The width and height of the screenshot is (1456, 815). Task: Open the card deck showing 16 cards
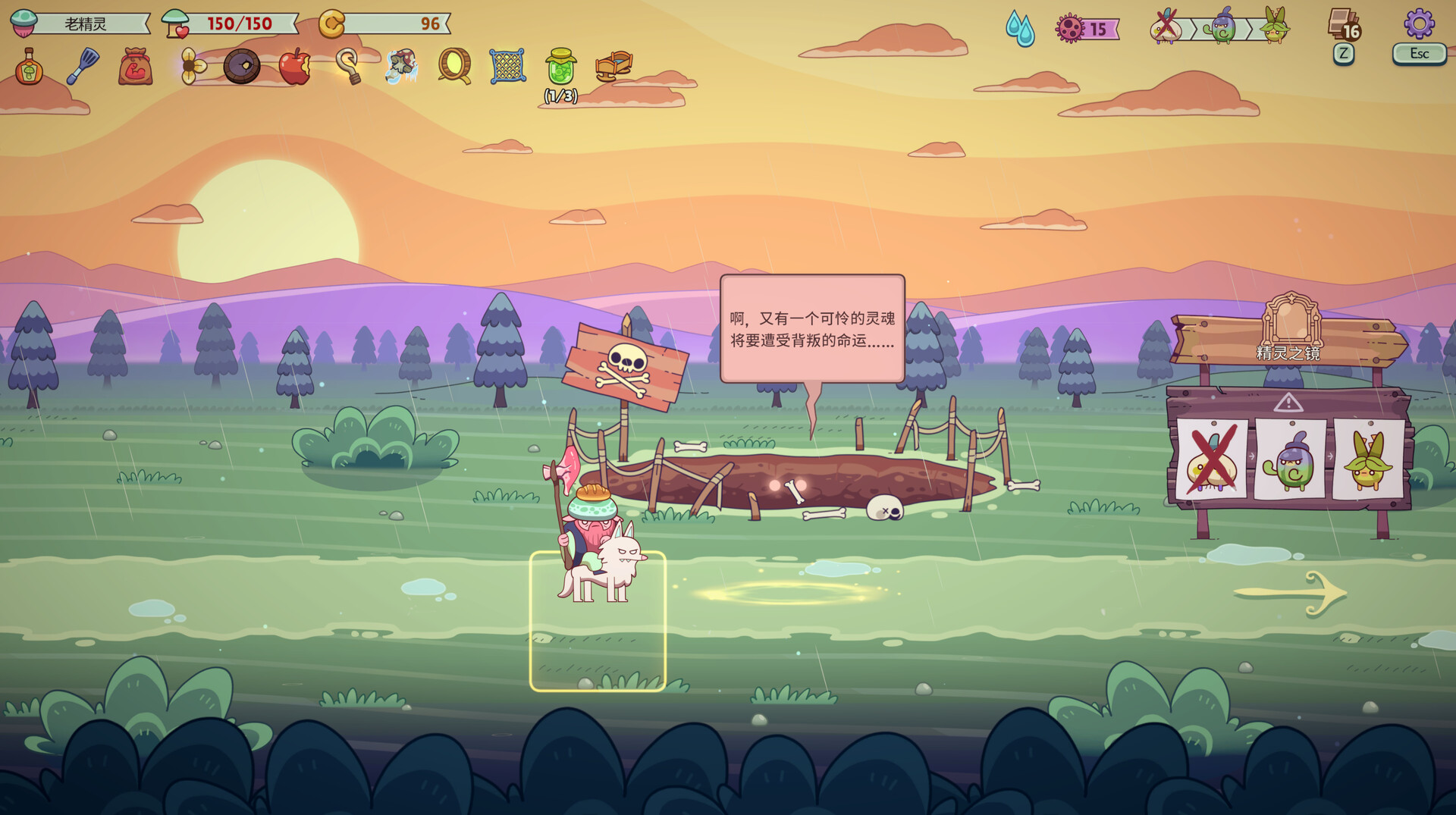[x=1344, y=25]
